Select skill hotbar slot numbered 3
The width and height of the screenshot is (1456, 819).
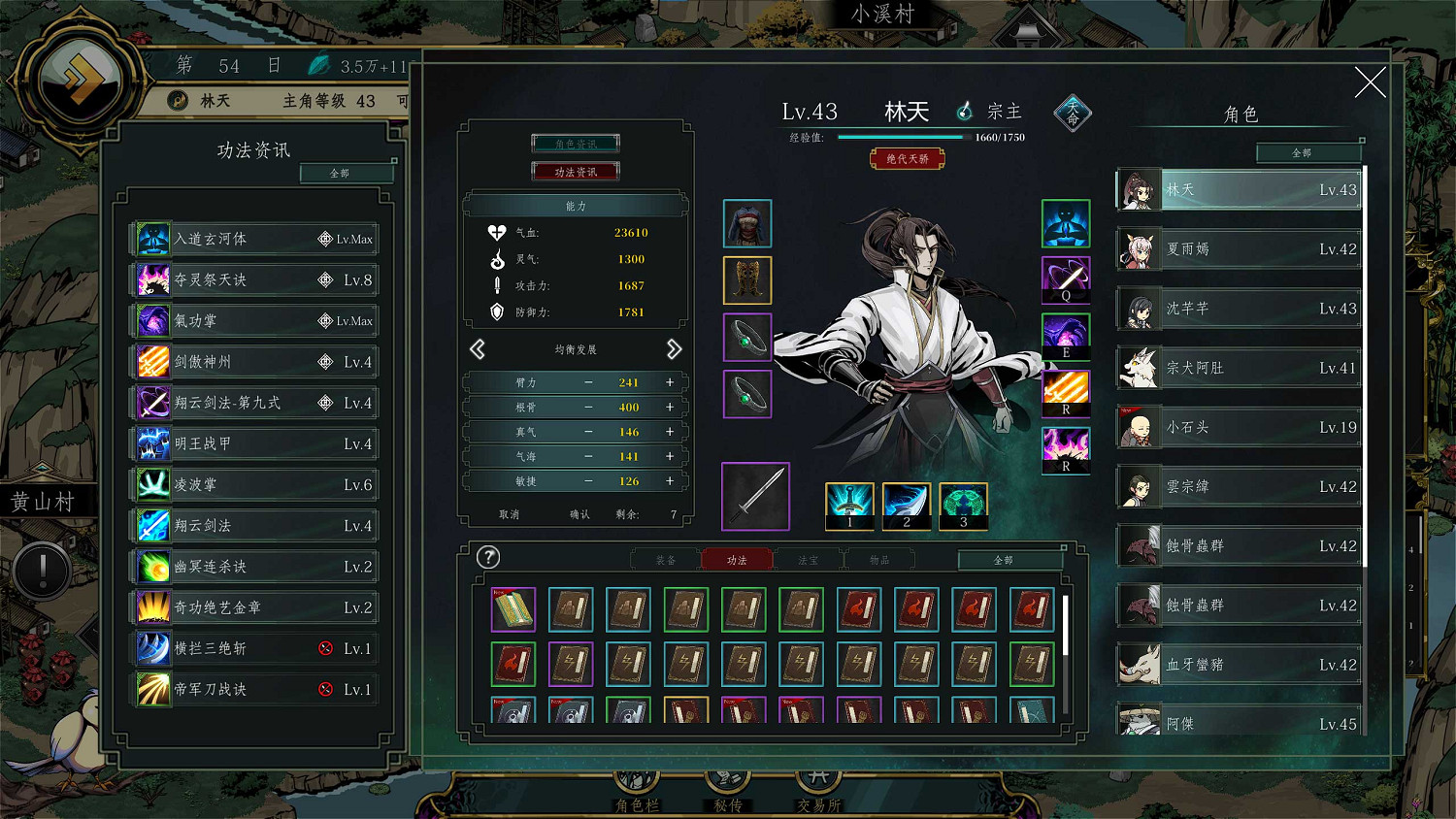[963, 507]
